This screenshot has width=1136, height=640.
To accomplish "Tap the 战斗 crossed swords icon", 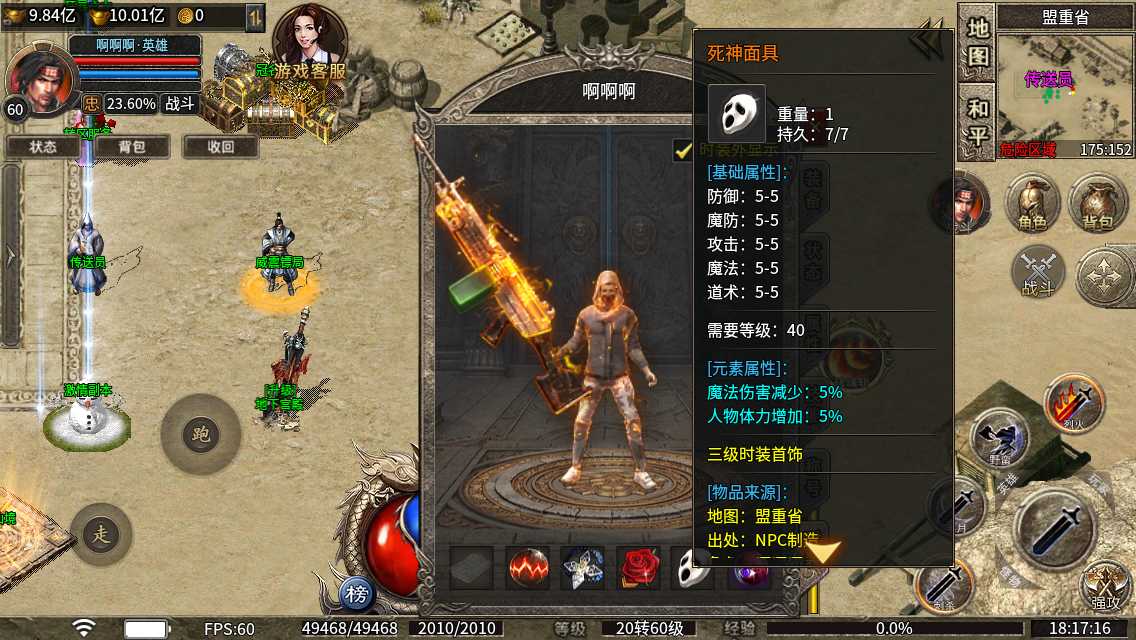I will (1037, 272).
